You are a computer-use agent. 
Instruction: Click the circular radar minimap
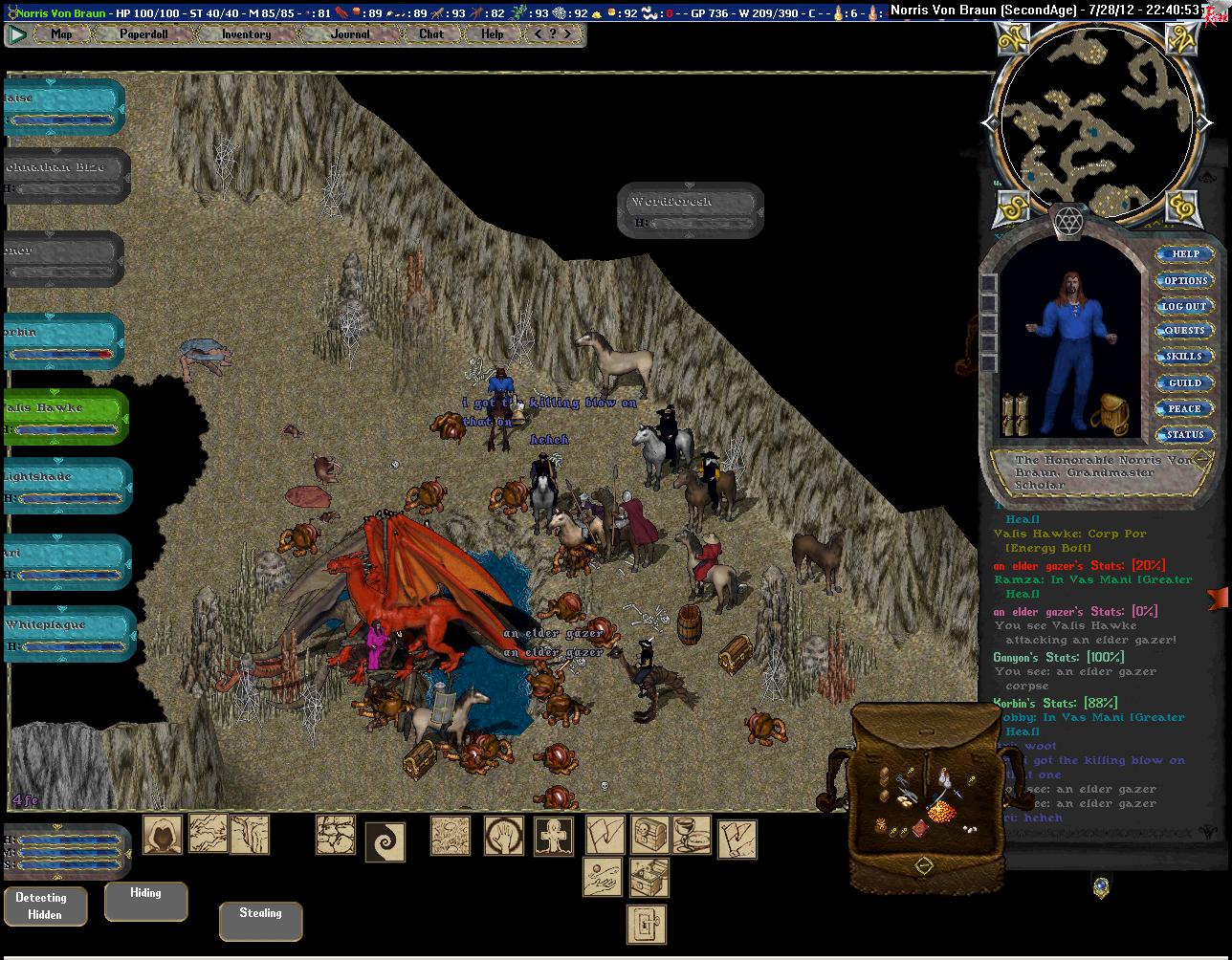pos(1096,122)
